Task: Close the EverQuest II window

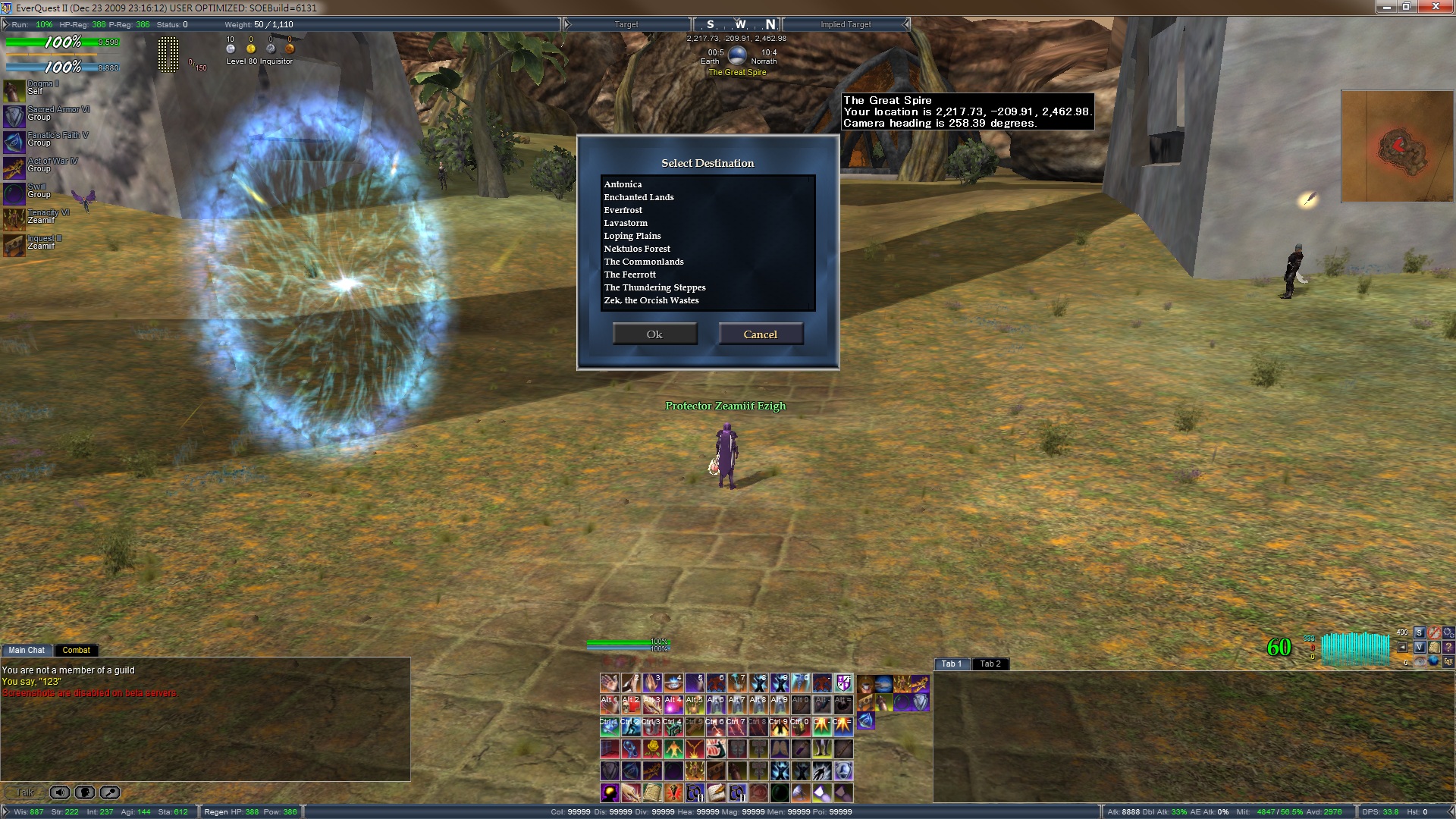Action: pos(1436,7)
